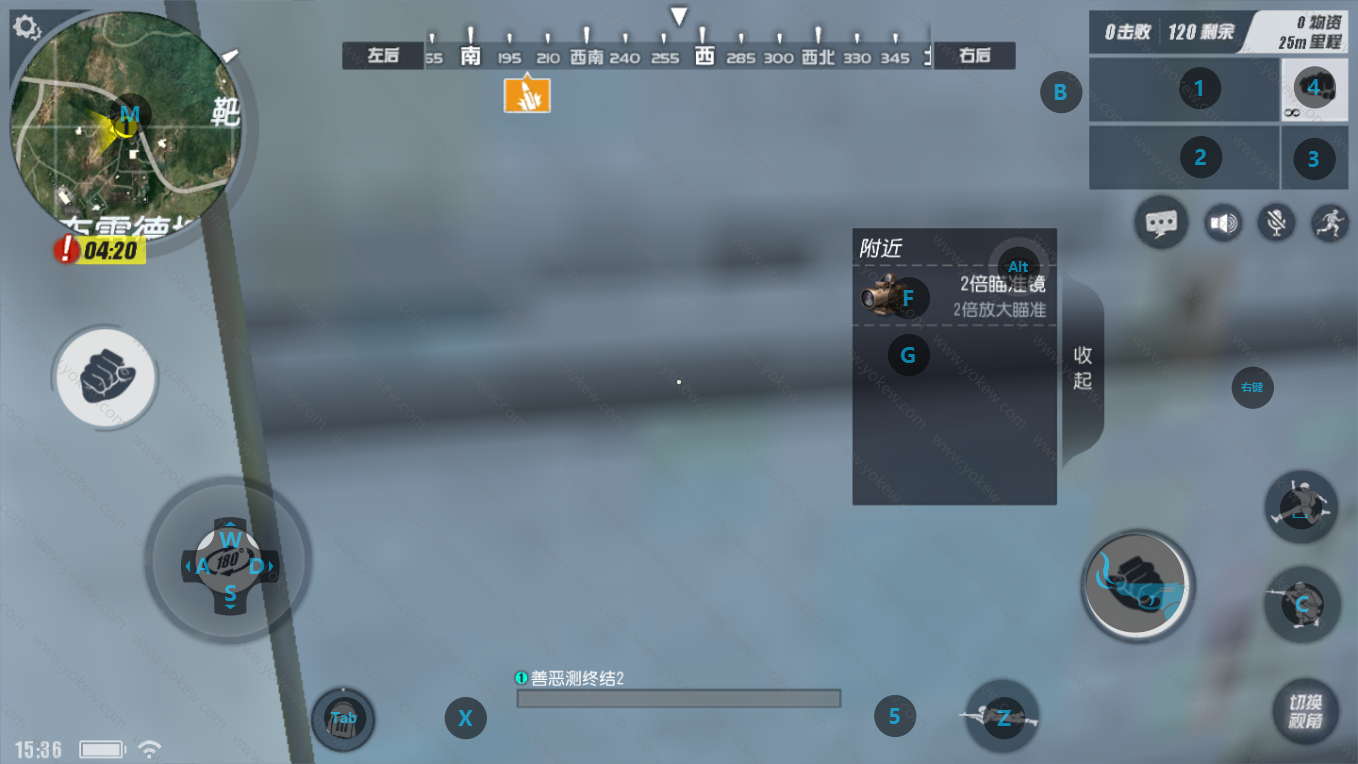The width and height of the screenshot is (1358, 764).
Task: Go prone with the lying figure button
Action: [1002, 716]
